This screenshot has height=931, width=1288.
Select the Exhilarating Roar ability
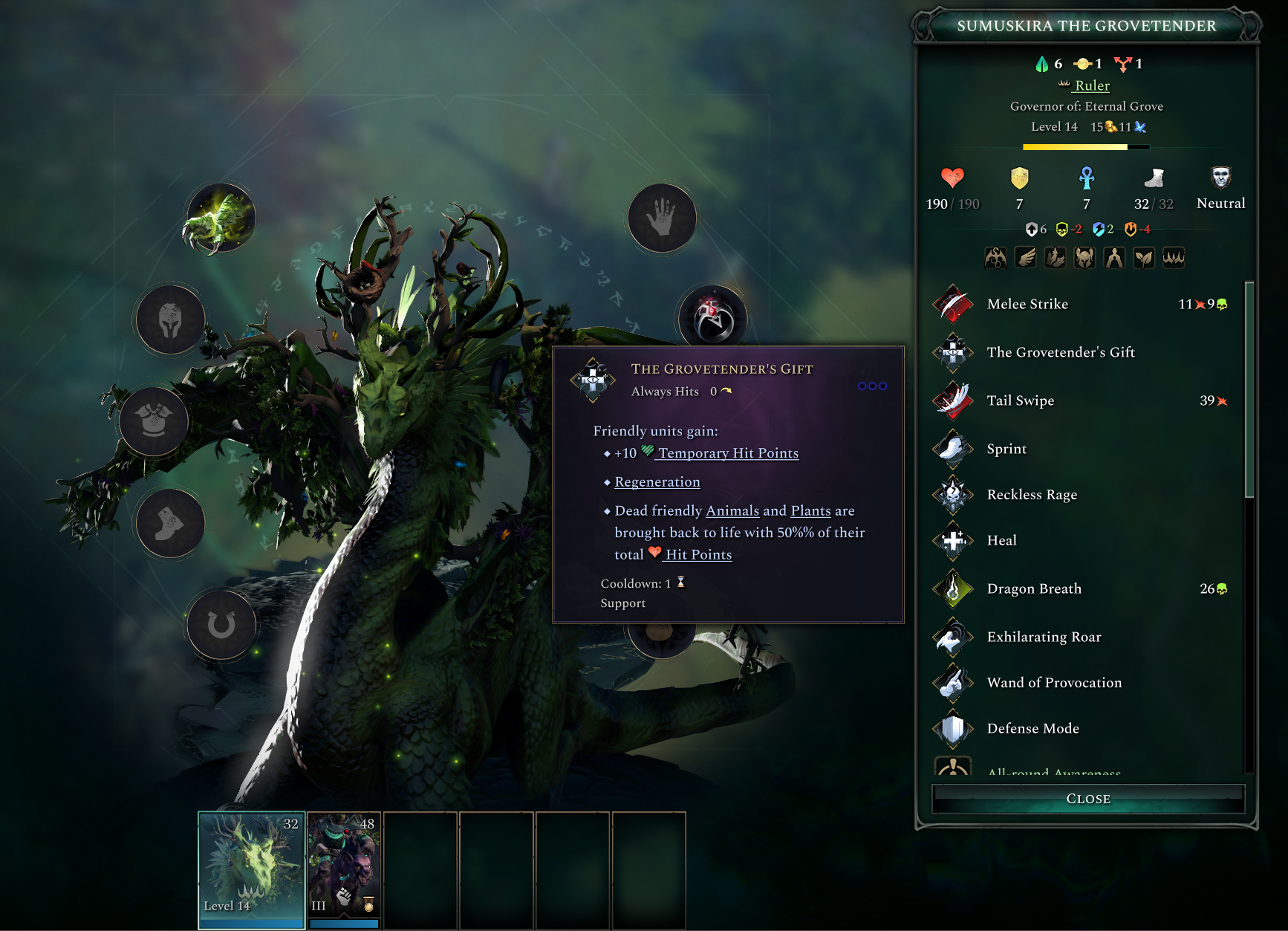pos(1043,637)
